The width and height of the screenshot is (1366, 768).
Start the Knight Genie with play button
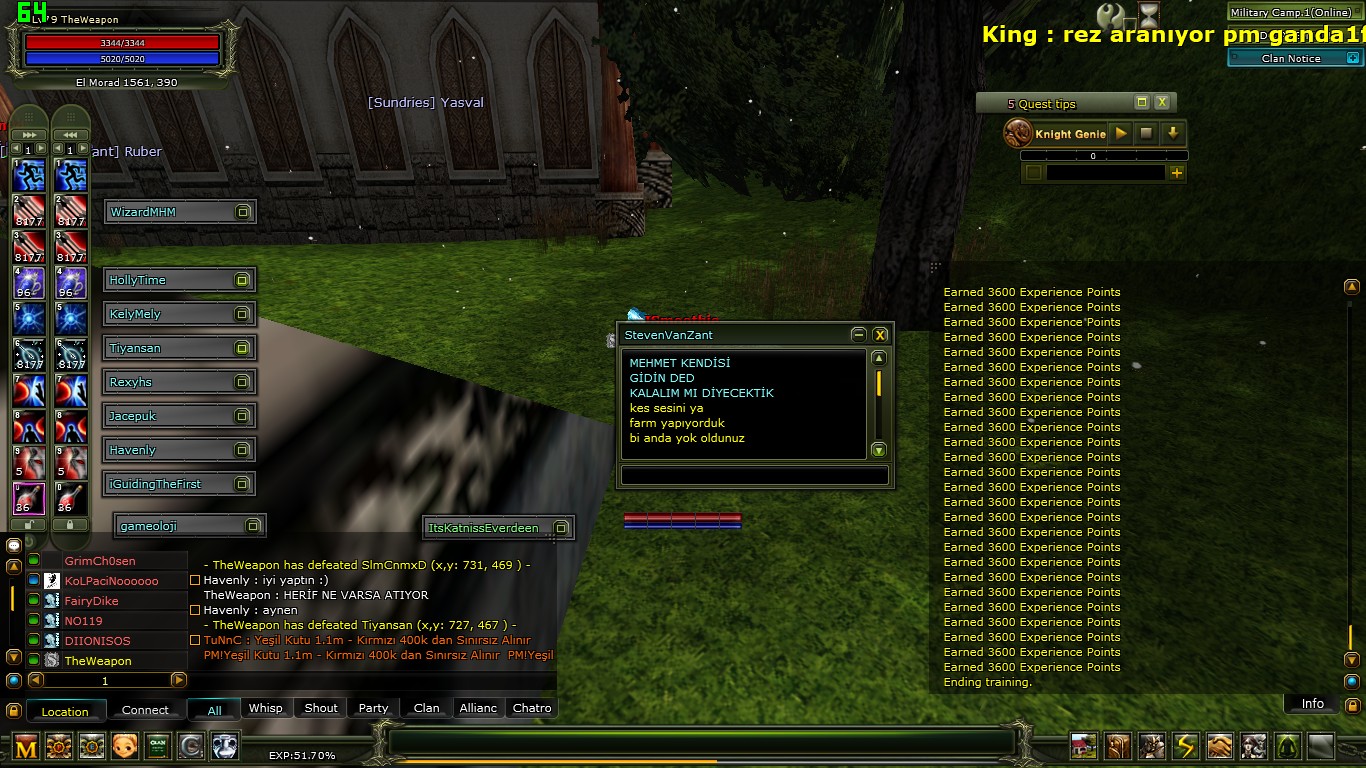pos(1121,133)
